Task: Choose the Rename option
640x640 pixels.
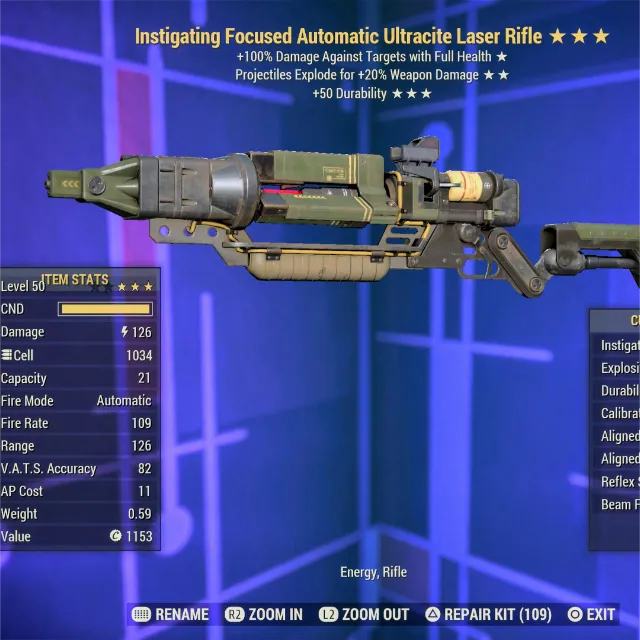Action: pyautogui.click(x=170, y=614)
